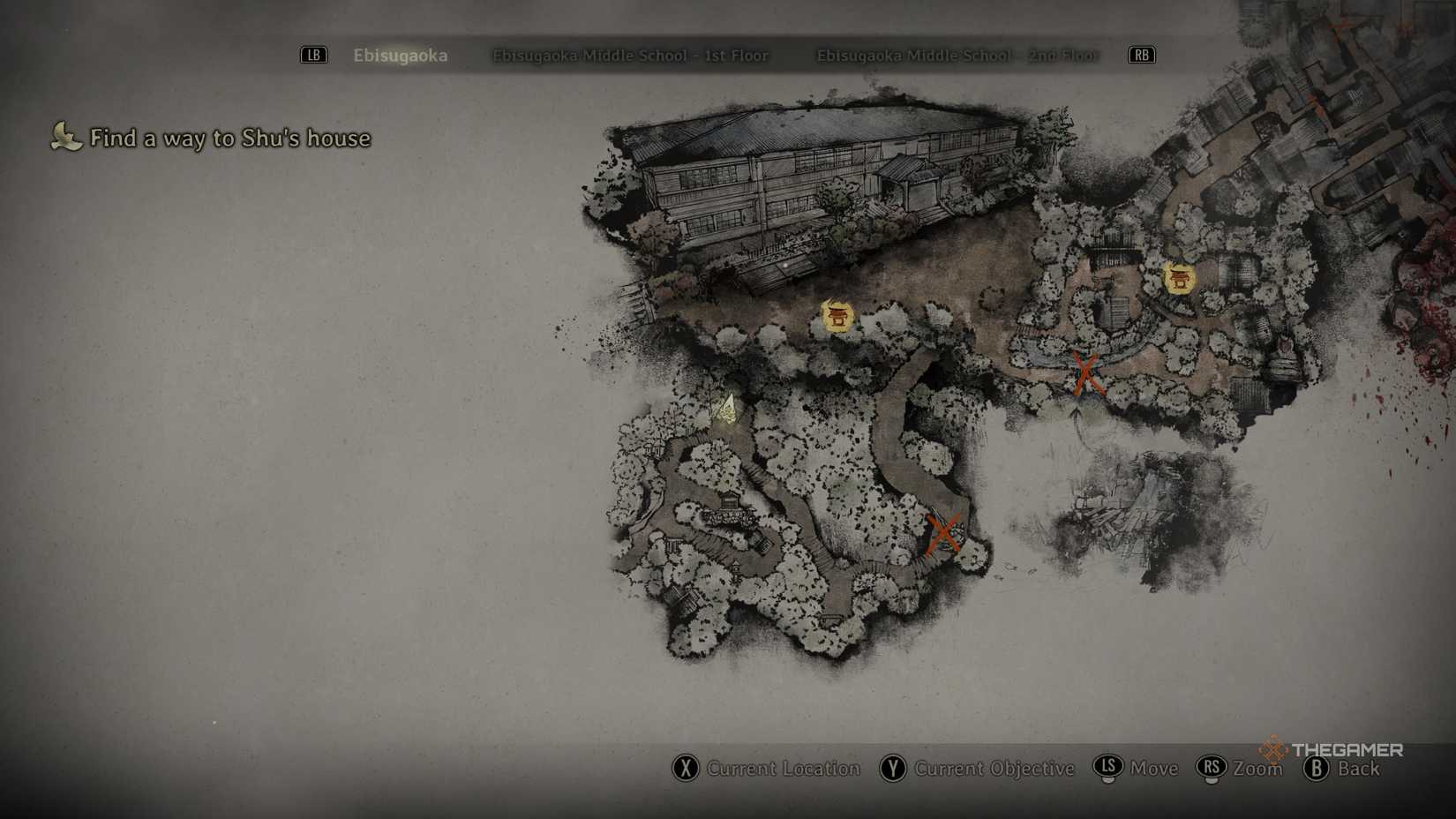Open Ebisugaoka Middle School 1st Floor tab
This screenshot has width=1456, height=819.
point(630,56)
